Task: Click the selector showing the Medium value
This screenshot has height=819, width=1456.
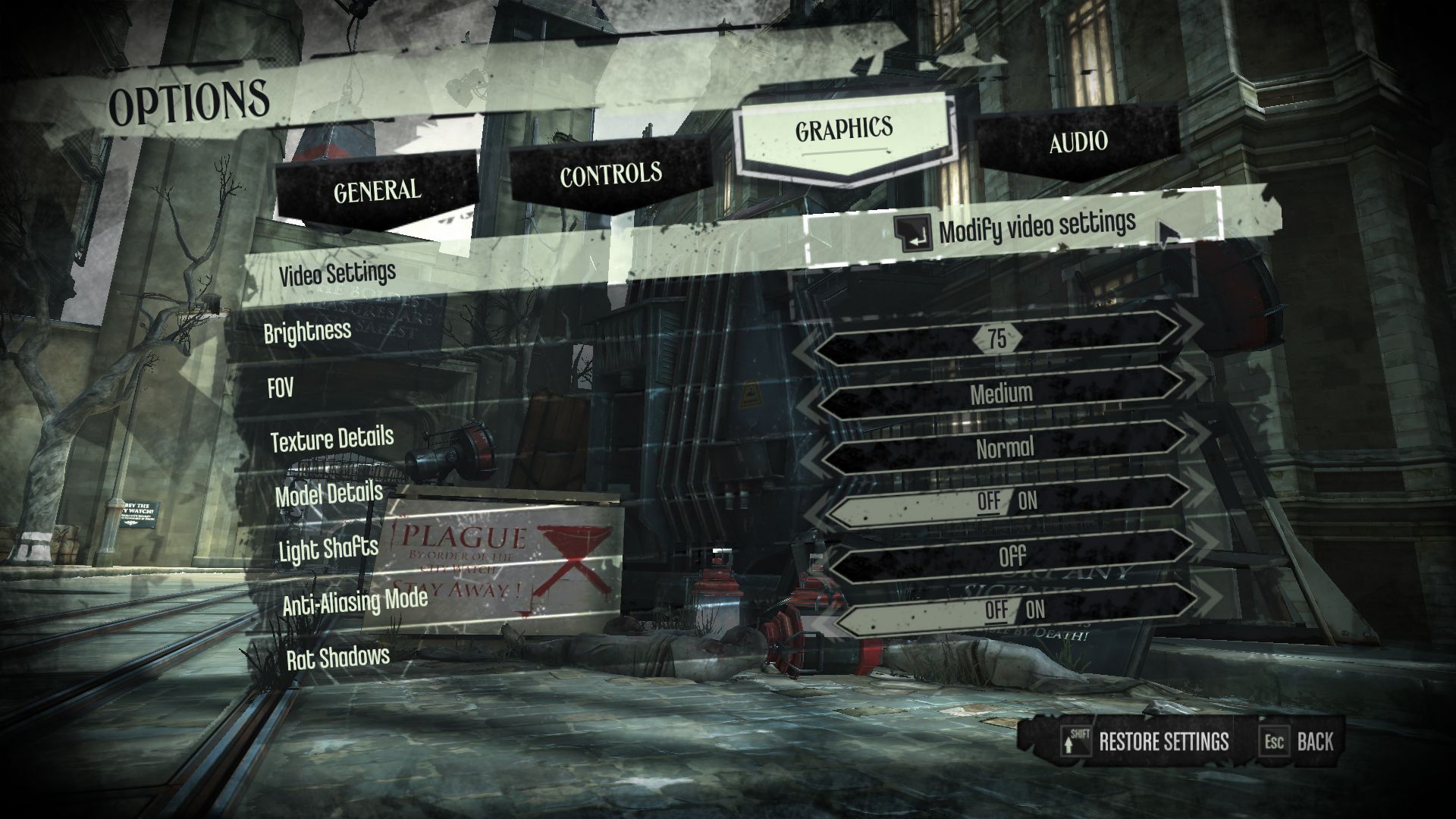Action: pos(1001,393)
